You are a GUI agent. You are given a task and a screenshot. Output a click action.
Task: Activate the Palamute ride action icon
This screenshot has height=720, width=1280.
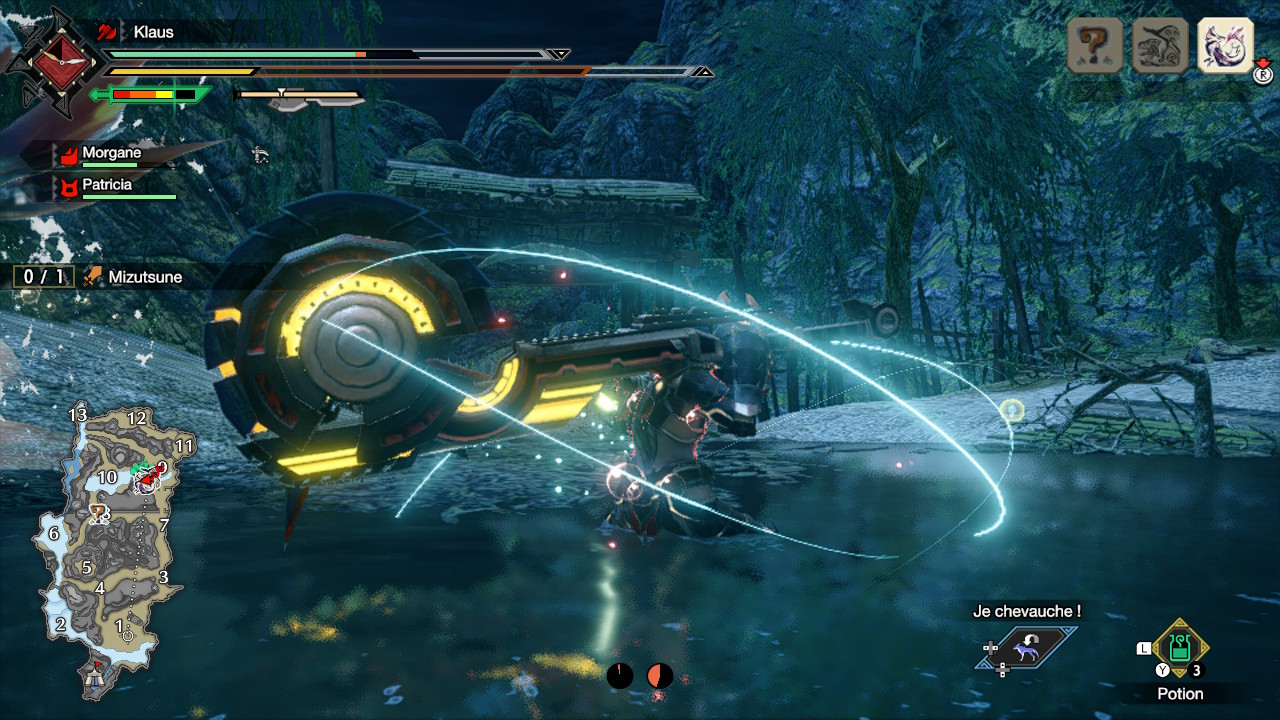pyautogui.click(x=1027, y=650)
